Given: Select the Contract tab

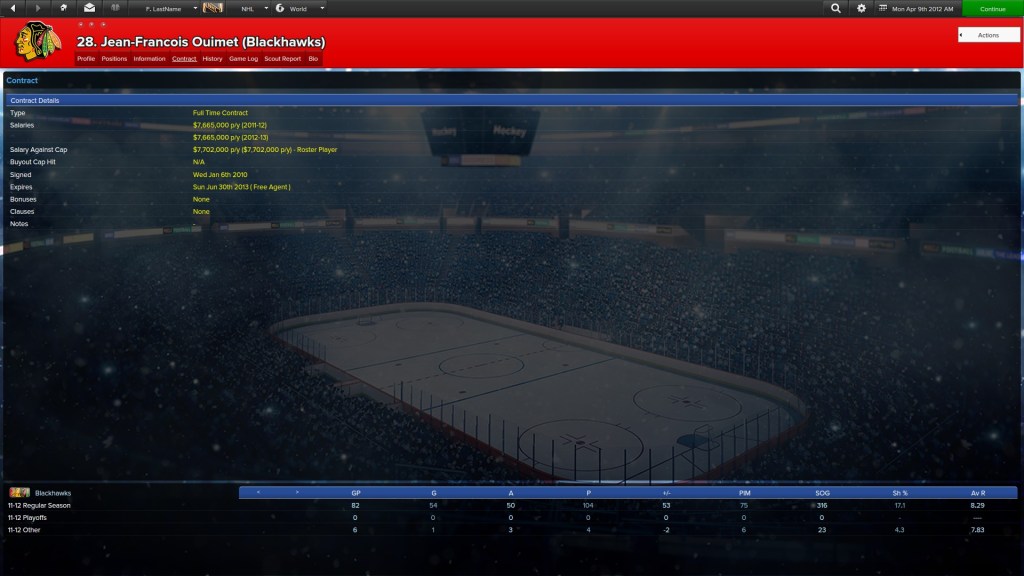Looking at the screenshot, I should tap(184, 59).
